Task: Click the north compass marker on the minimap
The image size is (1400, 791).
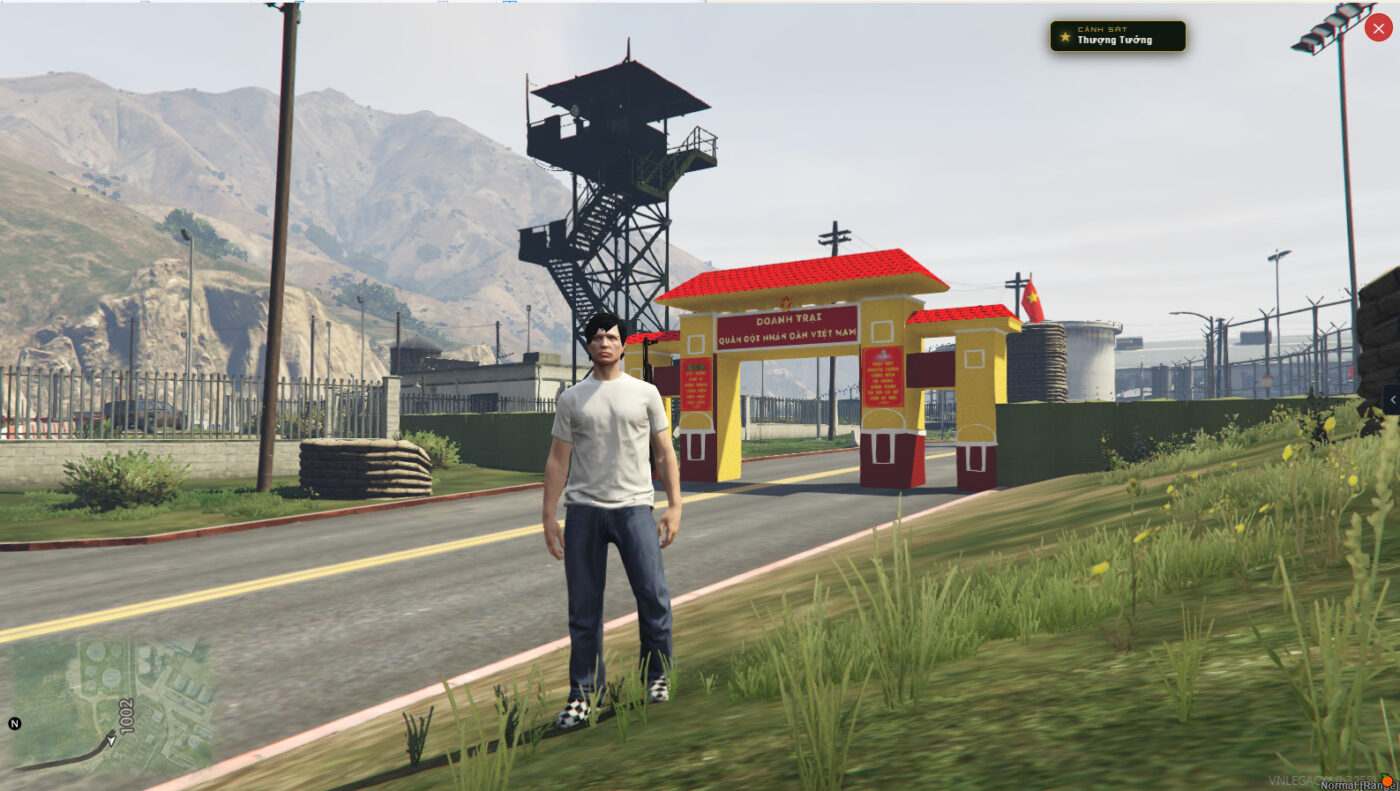Action: click(15, 723)
